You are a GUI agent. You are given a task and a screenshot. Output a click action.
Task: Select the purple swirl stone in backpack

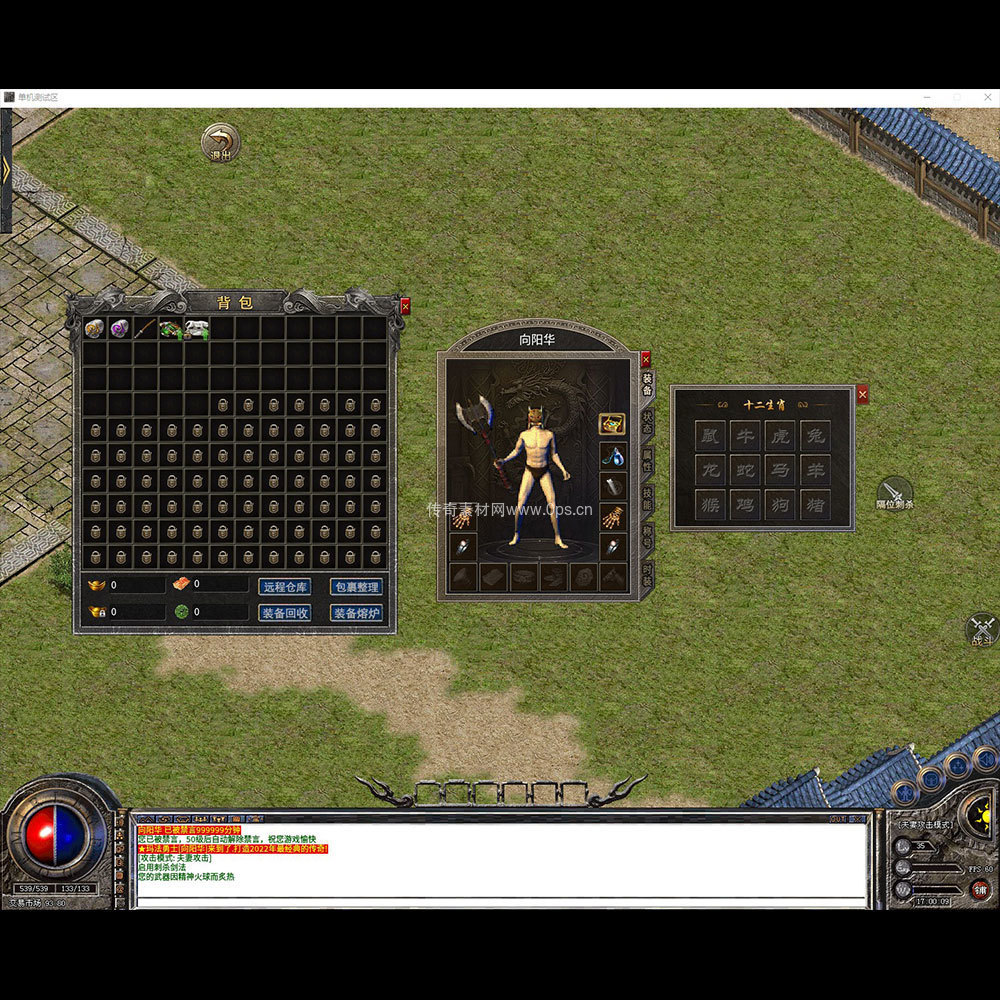[x=120, y=328]
